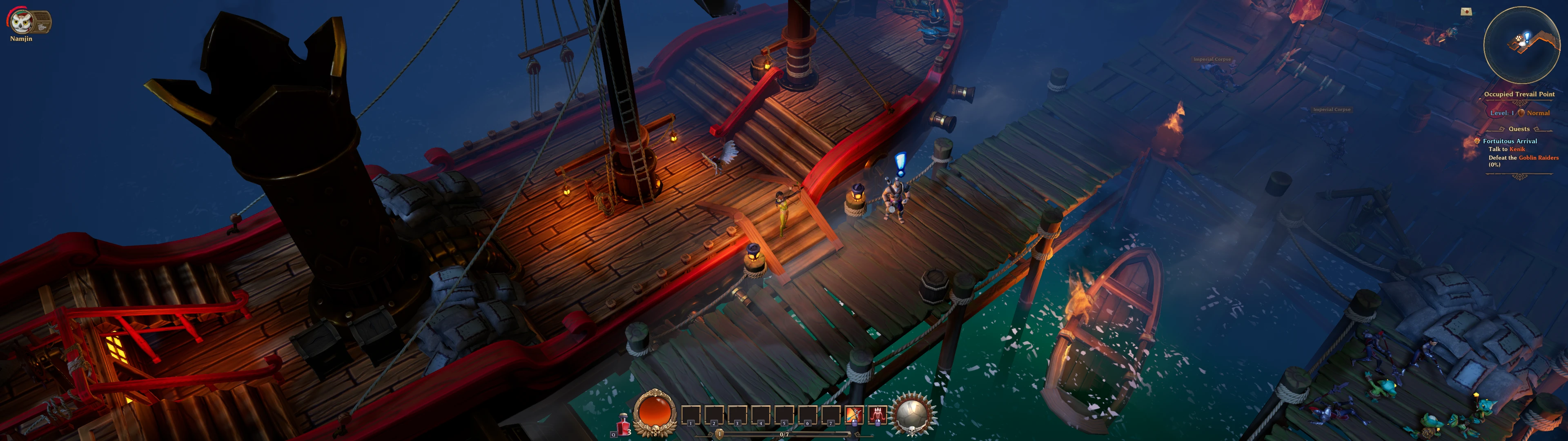The width and height of the screenshot is (1568, 441).
Task: Select the Quests heading in the sidebar
Action: click(1519, 129)
